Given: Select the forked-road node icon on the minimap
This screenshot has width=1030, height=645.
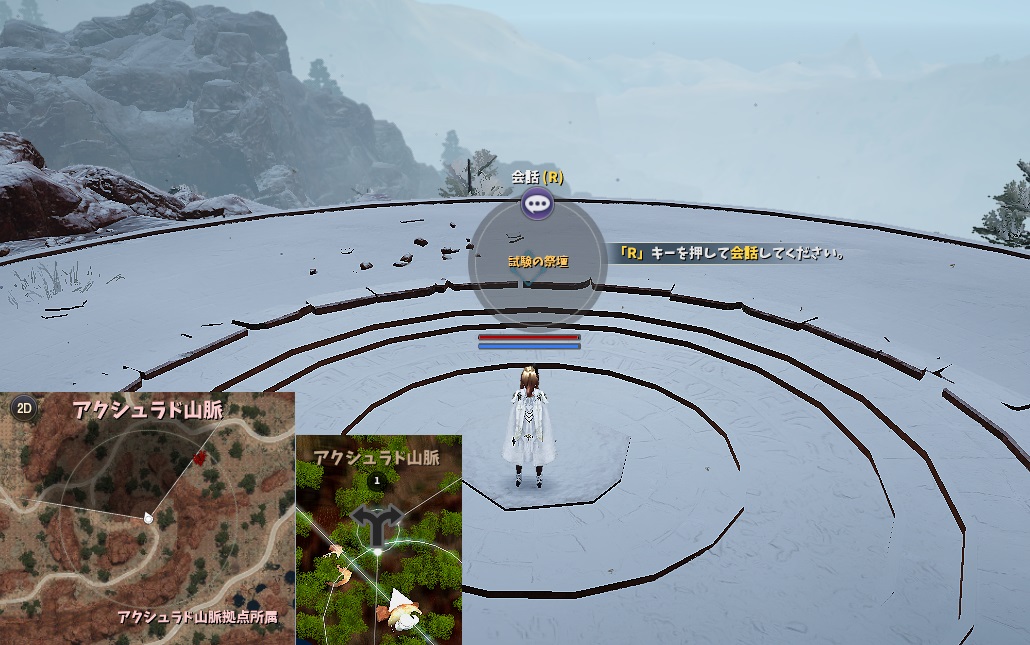Looking at the screenshot, I should 376,521.
